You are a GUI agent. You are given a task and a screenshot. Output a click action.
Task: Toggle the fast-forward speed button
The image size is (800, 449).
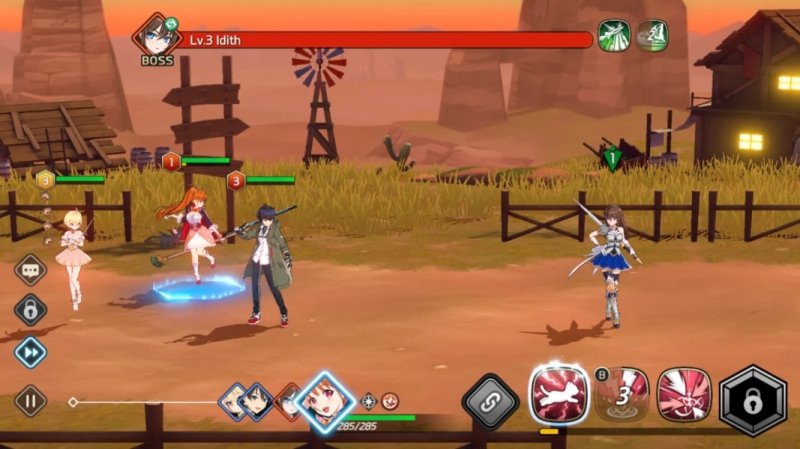(30, 352)
